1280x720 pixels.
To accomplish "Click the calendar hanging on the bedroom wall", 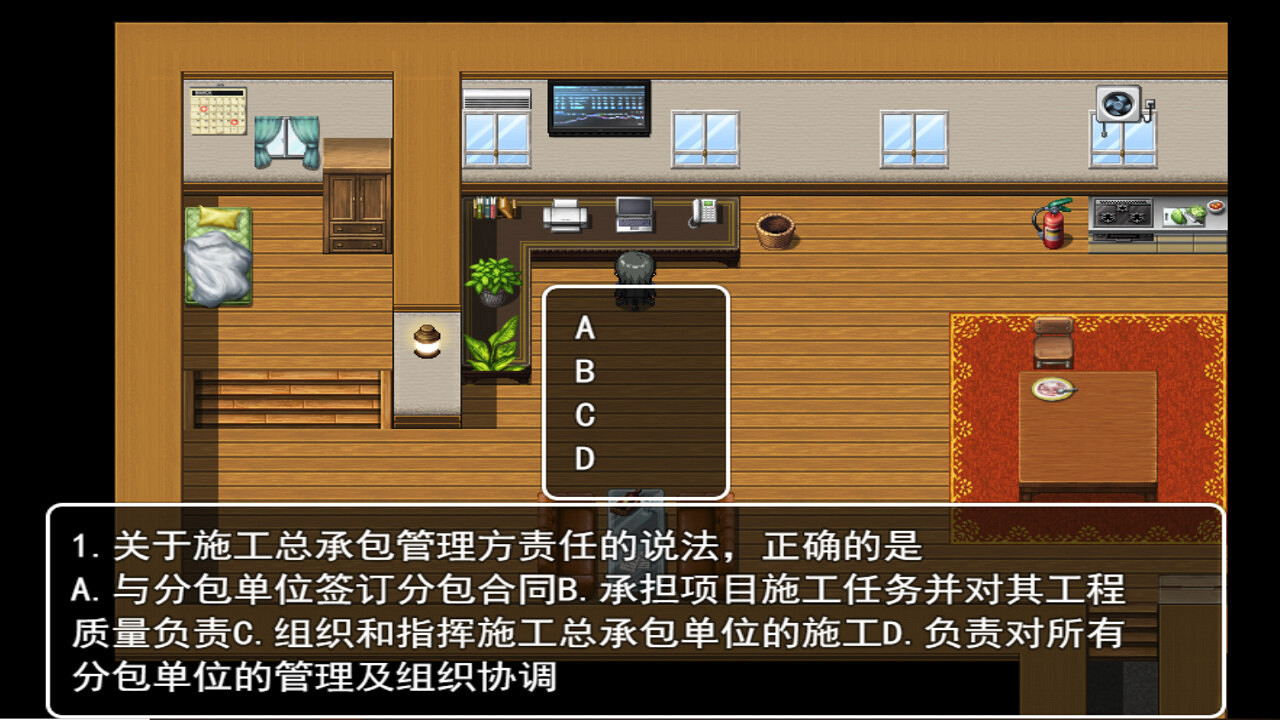I will (x=216, y=110).
